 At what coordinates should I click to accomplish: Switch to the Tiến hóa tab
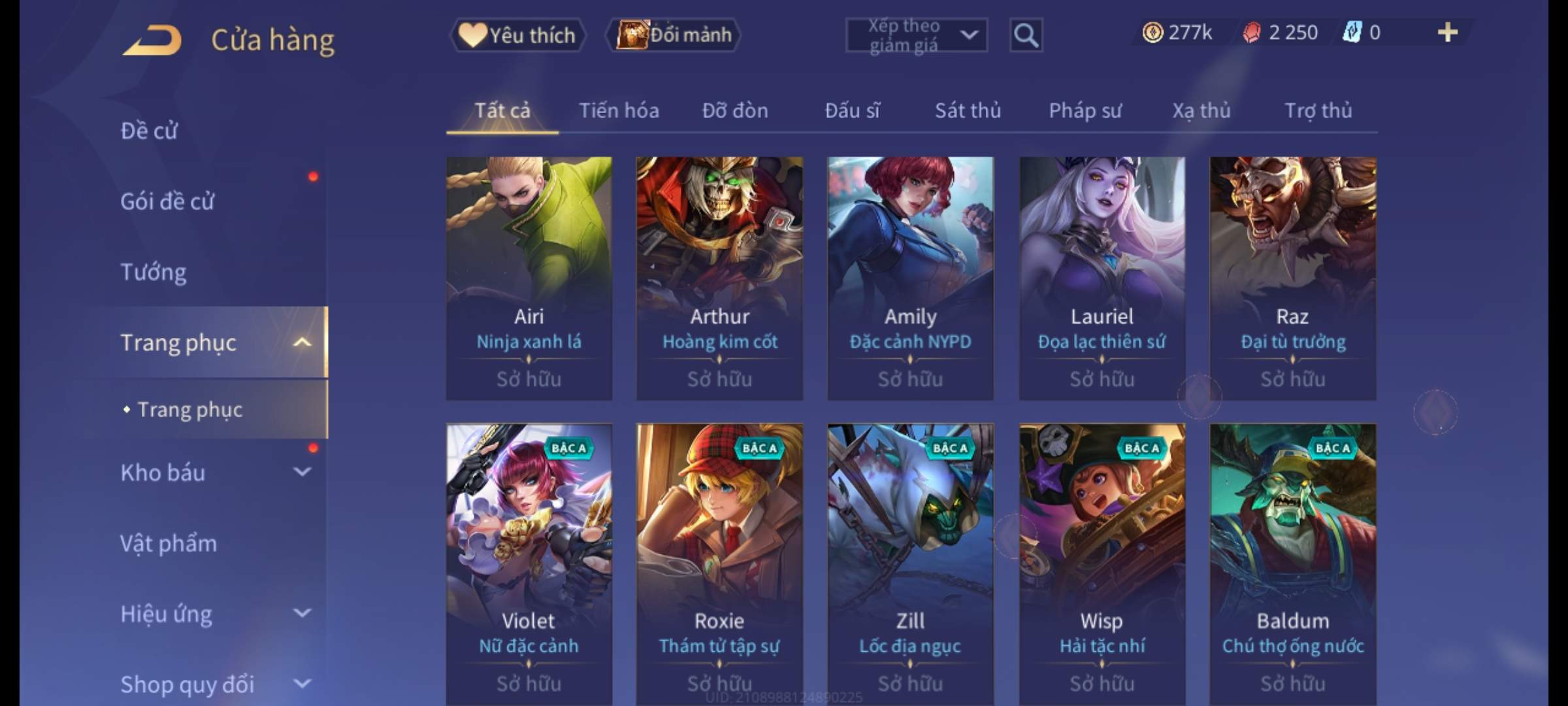tap(619, 110)
